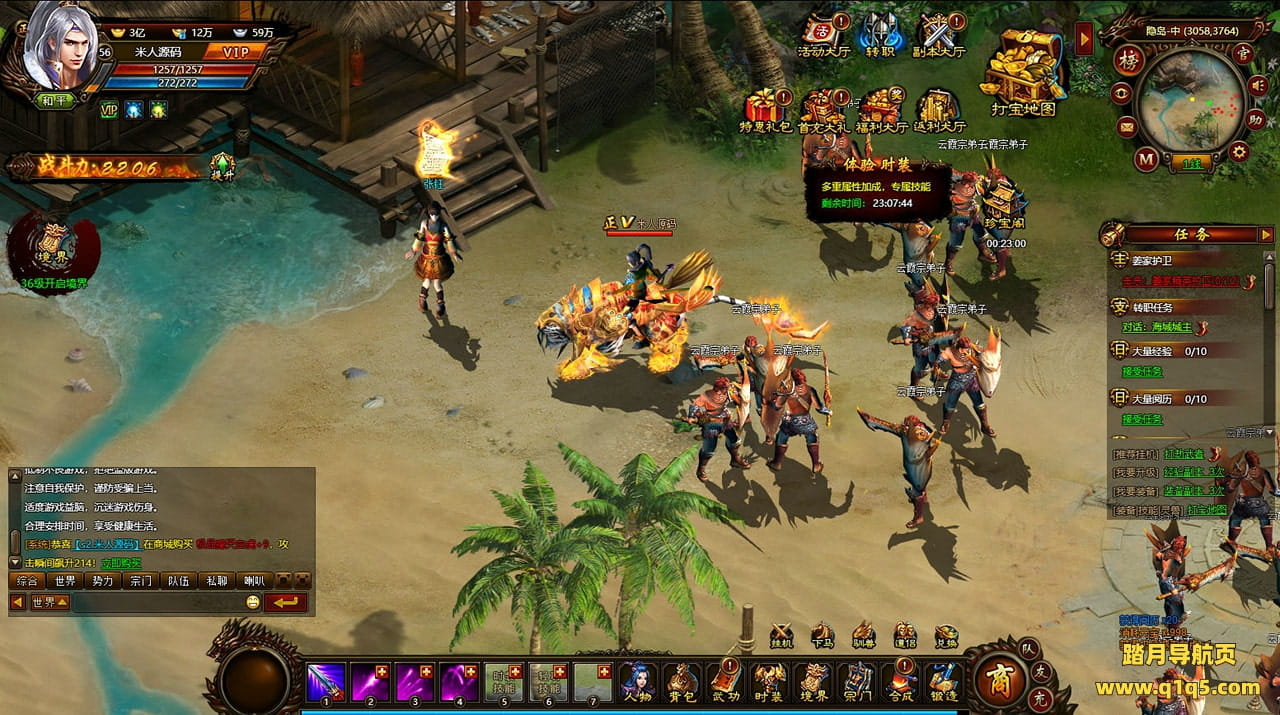This screenshot has height=715, width=1280.
Task: Switch chat to the 队伍 team tab
Action: (x=180, y=581)
